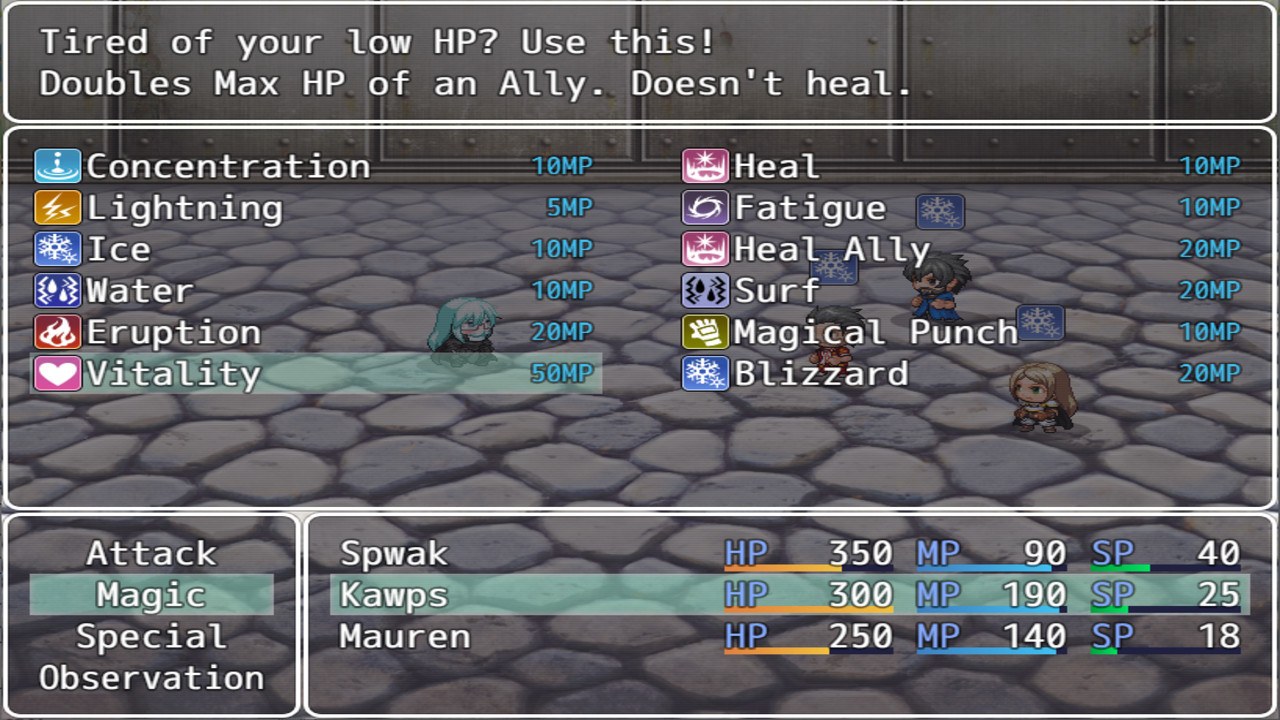Click the Fatigue swirl spell icon
This screenshot has width=1280, height=720.
(x=704, y=207)
